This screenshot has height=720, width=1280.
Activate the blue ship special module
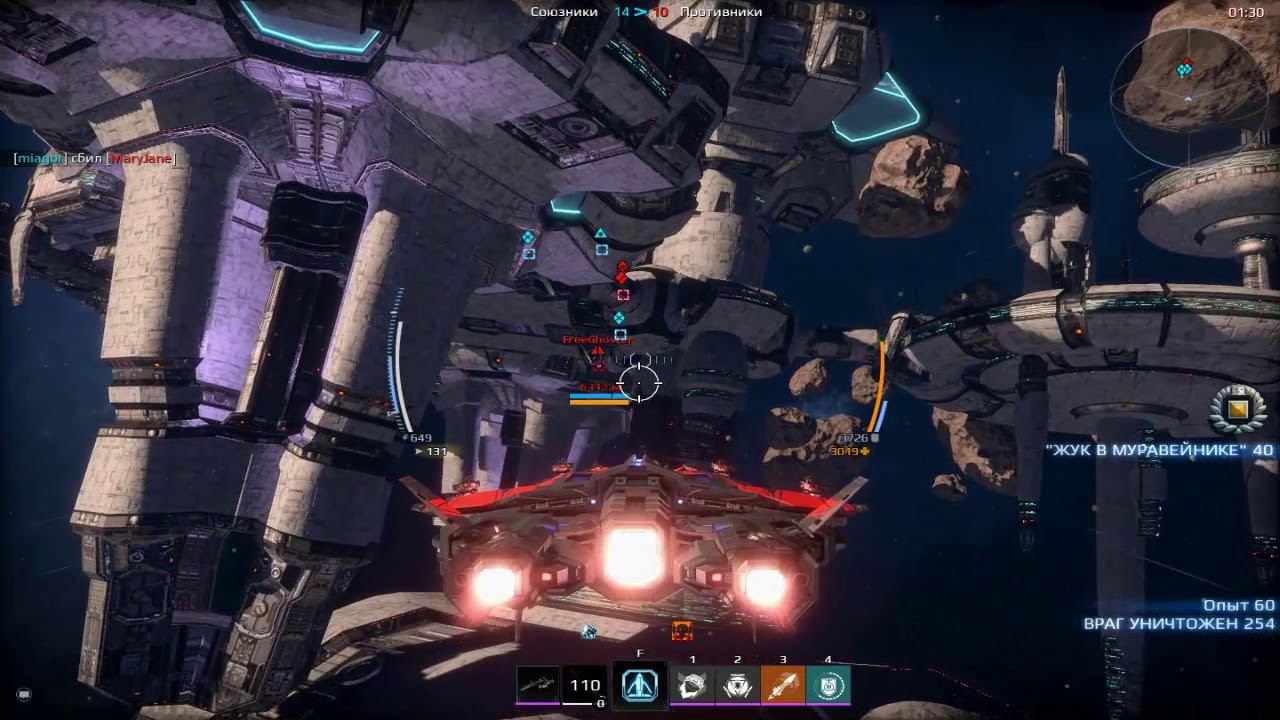[639, 685]
